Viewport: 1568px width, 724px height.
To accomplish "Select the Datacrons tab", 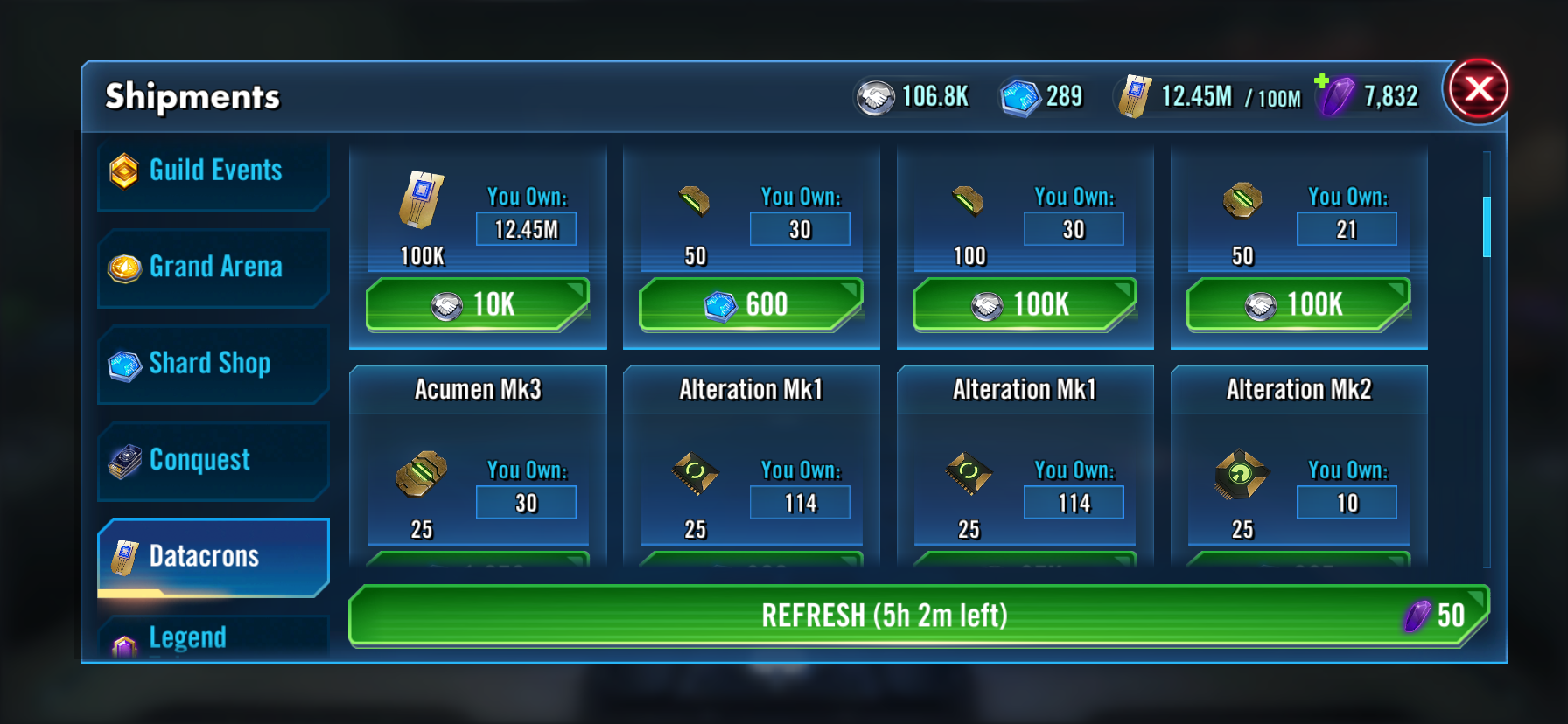I will pyautogui.click(x=213, y=557).
